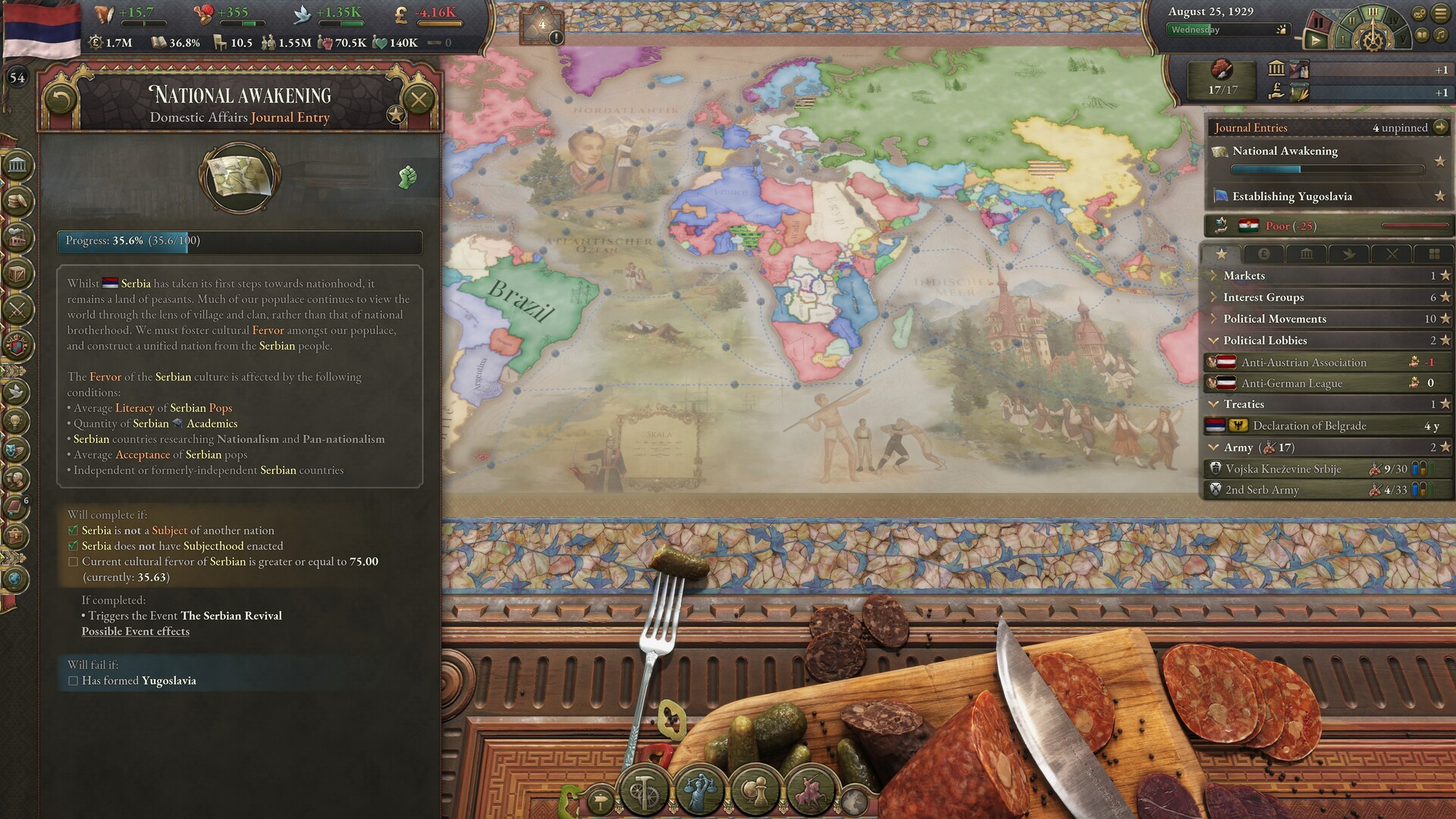Open the Anti-Austrian Association lobby
Image resolution: width=1456 pixels, height=819 pixels.
[x=1303, y=362]
